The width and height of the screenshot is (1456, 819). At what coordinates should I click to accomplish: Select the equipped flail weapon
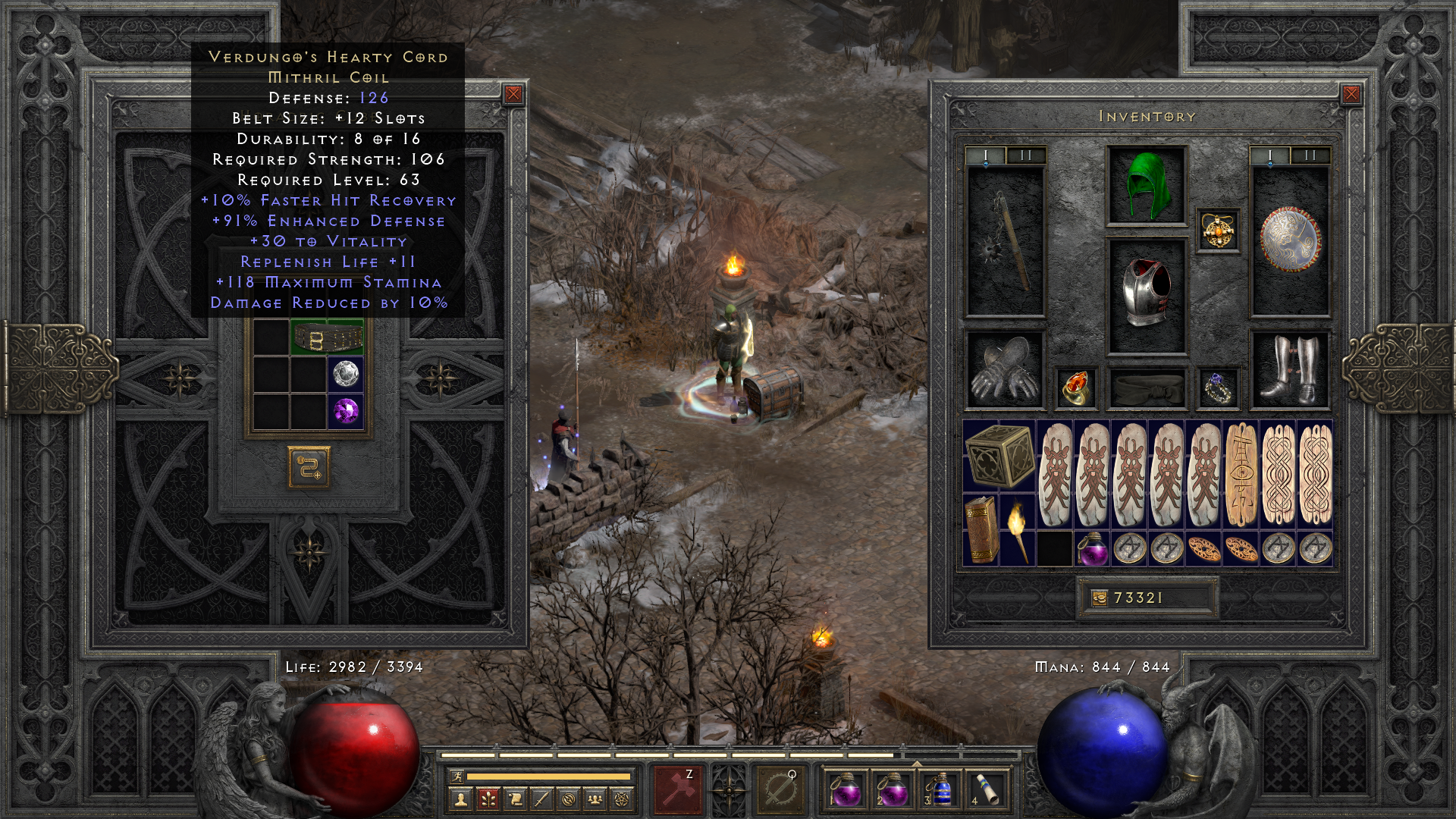click(x=1006, y=241)
